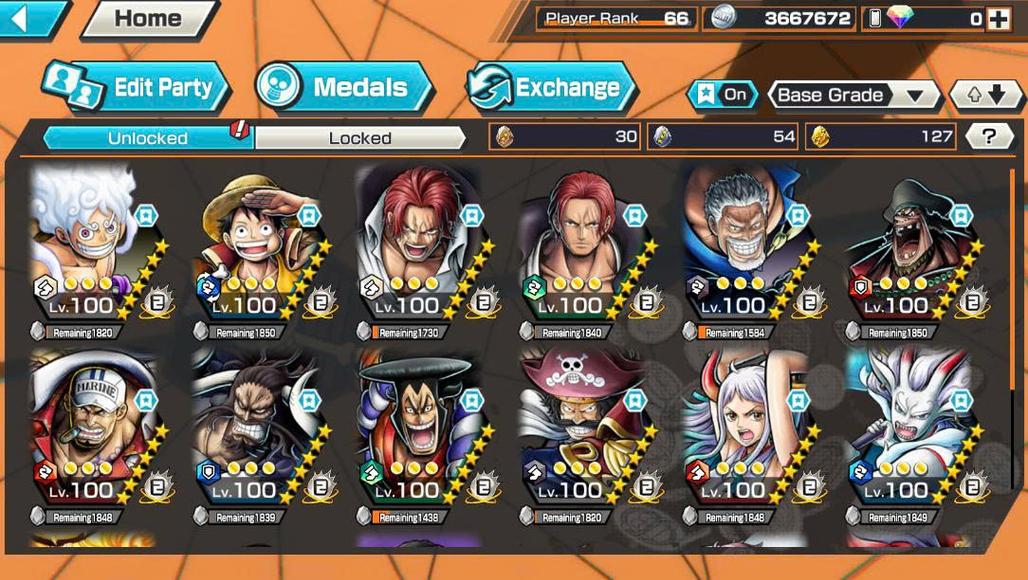This screenshot has width=1028, height=580.
Task: Switch to the Unlocked characters tab
Action: coord(147,138)
